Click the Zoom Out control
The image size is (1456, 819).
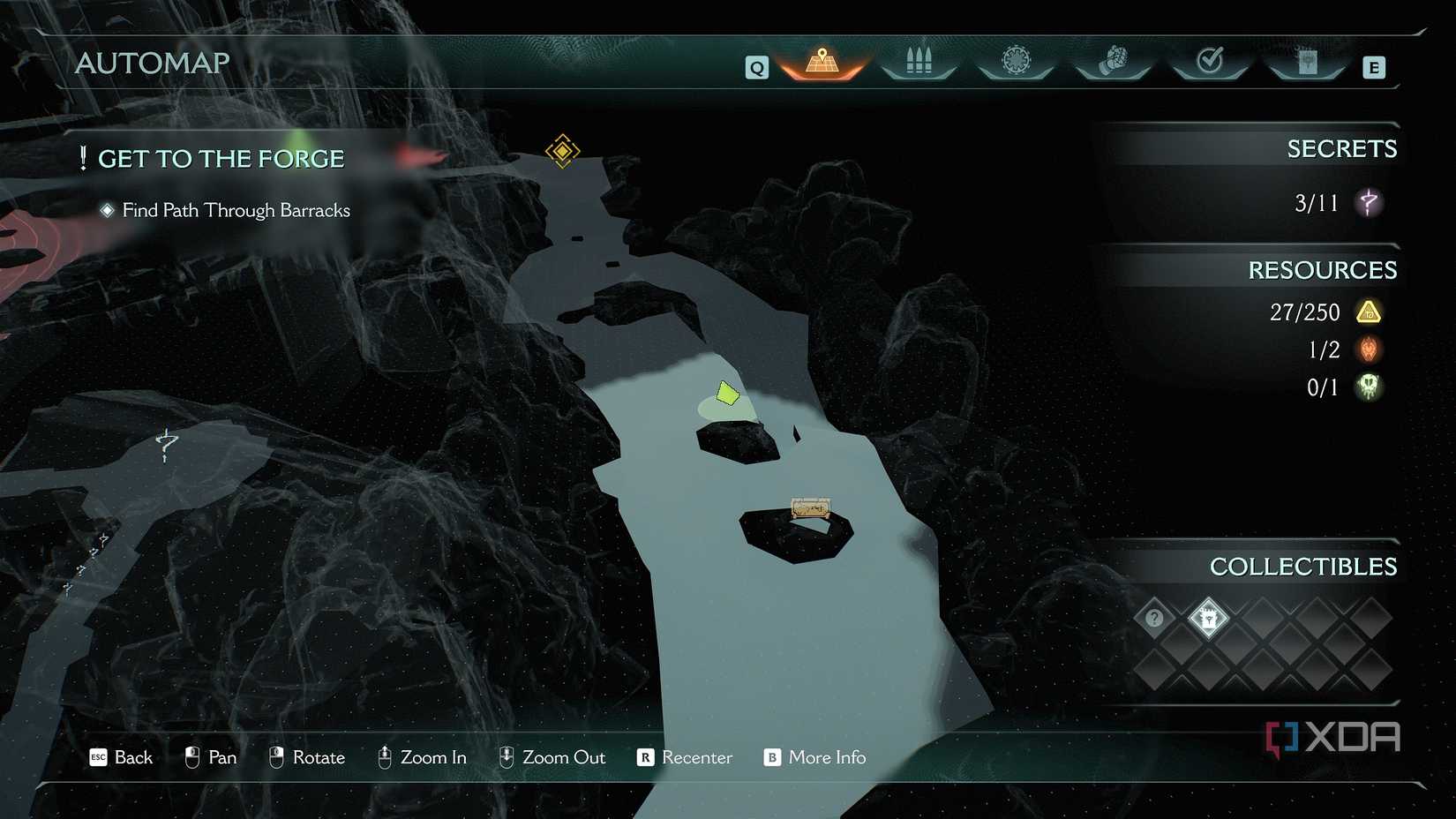552,757
